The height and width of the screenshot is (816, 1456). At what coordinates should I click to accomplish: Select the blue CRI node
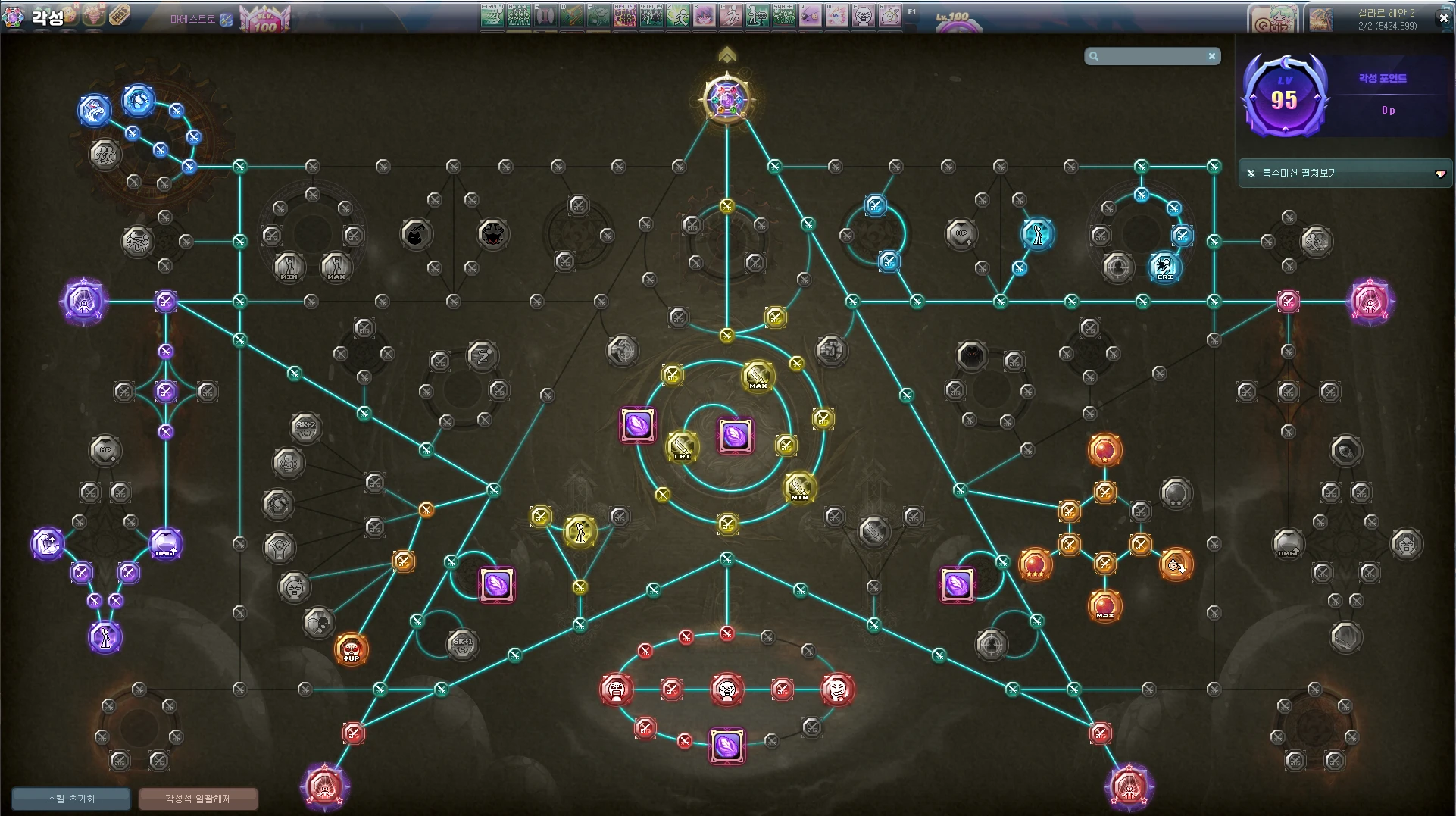1164,267
